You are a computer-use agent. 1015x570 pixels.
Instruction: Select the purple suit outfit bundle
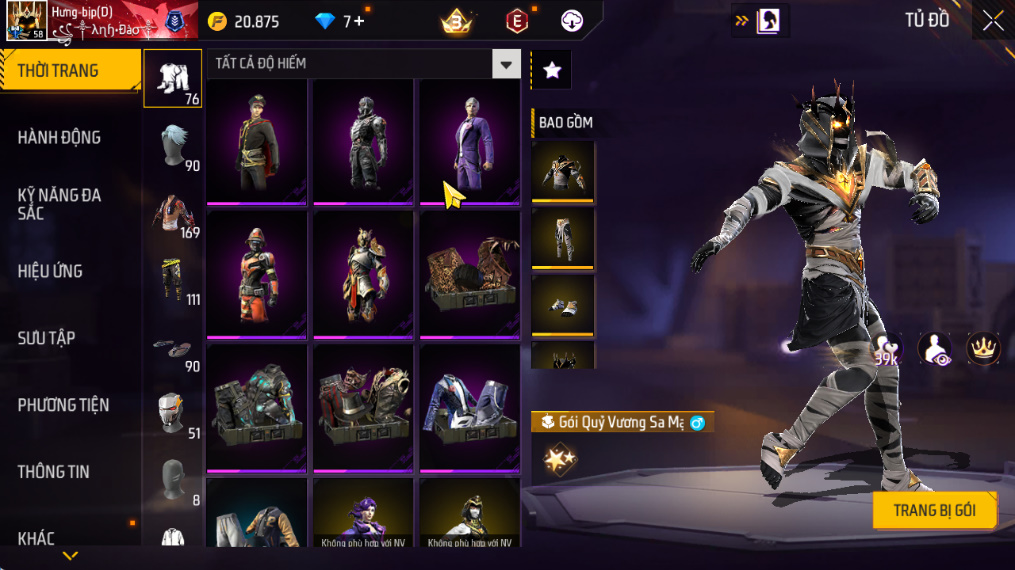469,141
